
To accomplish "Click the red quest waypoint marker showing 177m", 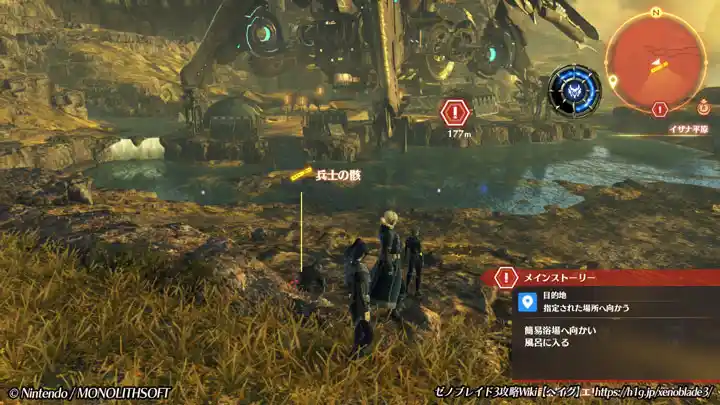I will [x=456, y=111].
